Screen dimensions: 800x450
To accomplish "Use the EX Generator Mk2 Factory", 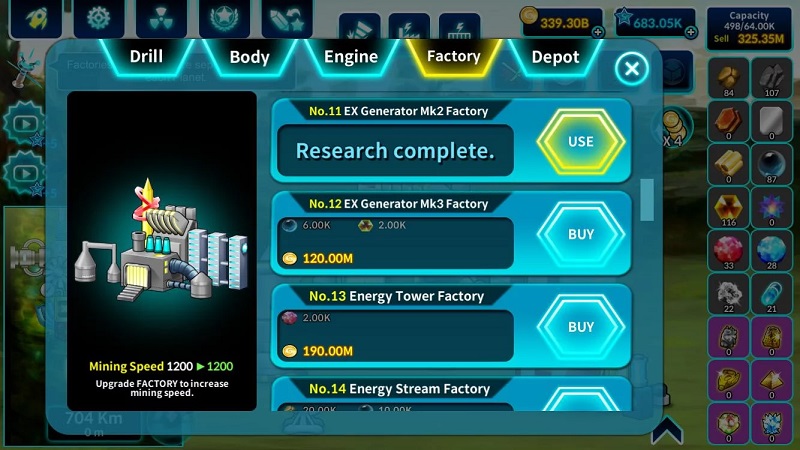I will pyautogui.click(x=580, y=142).
